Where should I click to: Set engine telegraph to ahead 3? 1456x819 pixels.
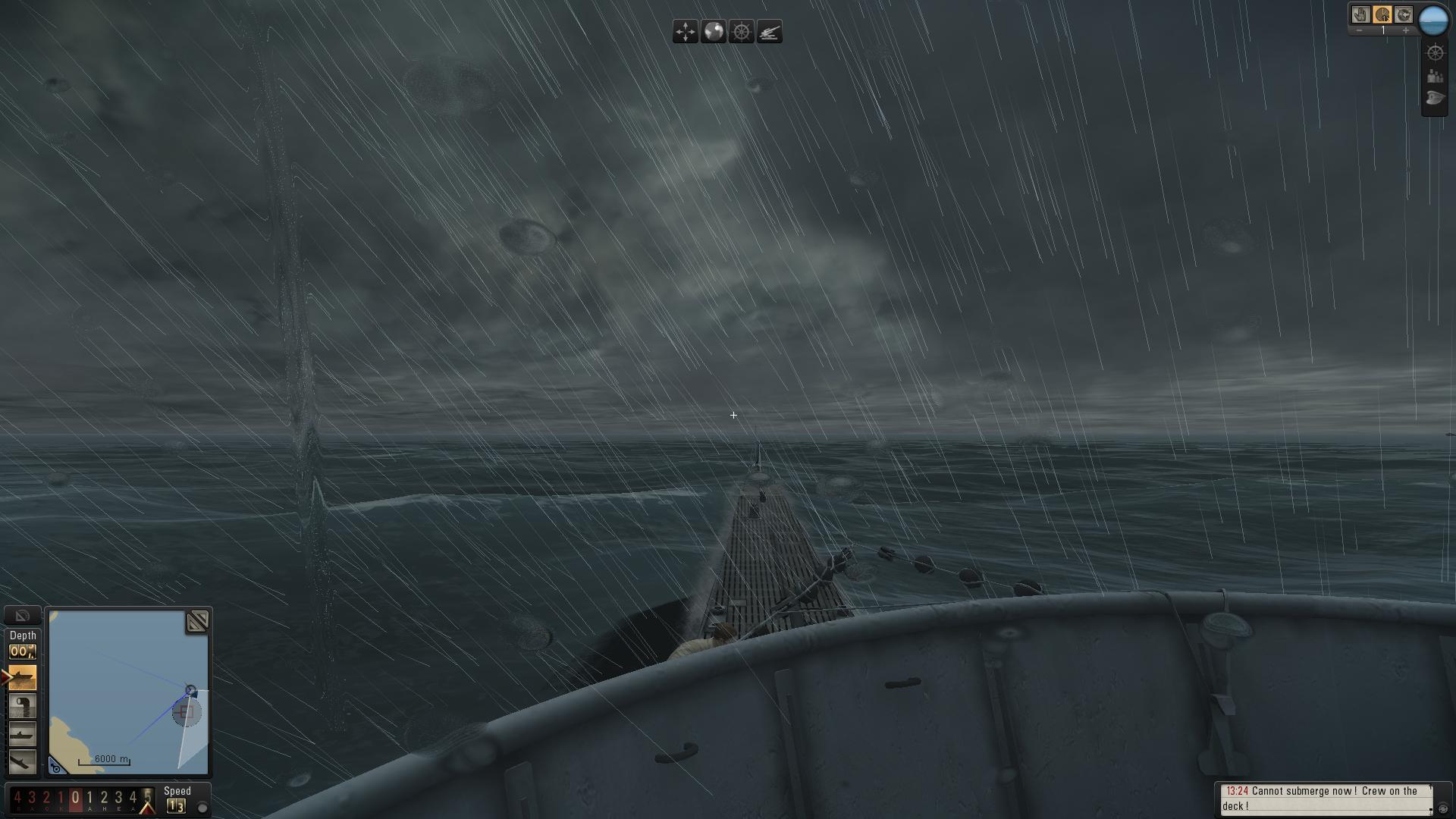point(118,798)
